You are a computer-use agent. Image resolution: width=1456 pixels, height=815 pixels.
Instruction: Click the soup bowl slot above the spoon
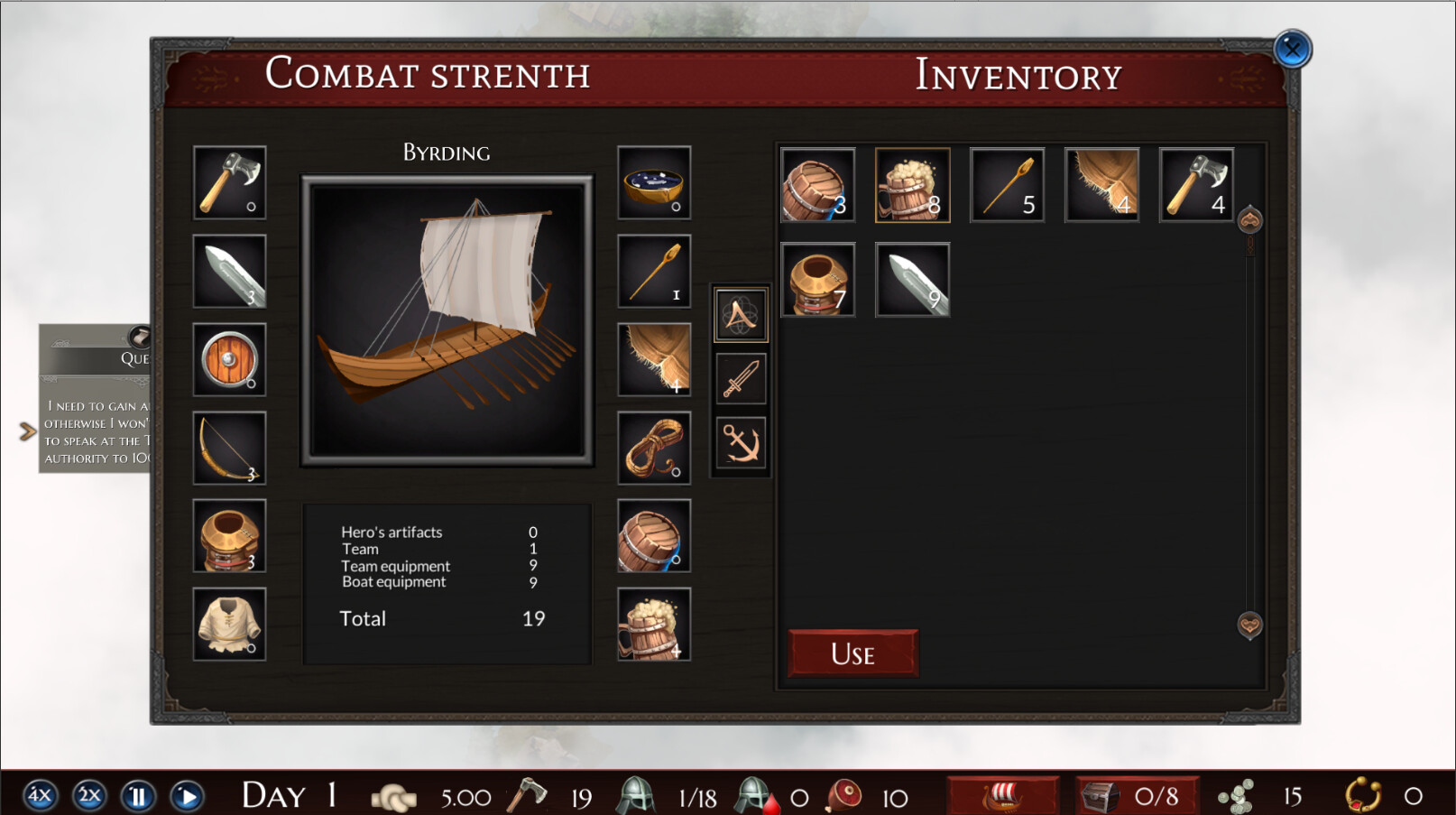(x=653, y=184)
